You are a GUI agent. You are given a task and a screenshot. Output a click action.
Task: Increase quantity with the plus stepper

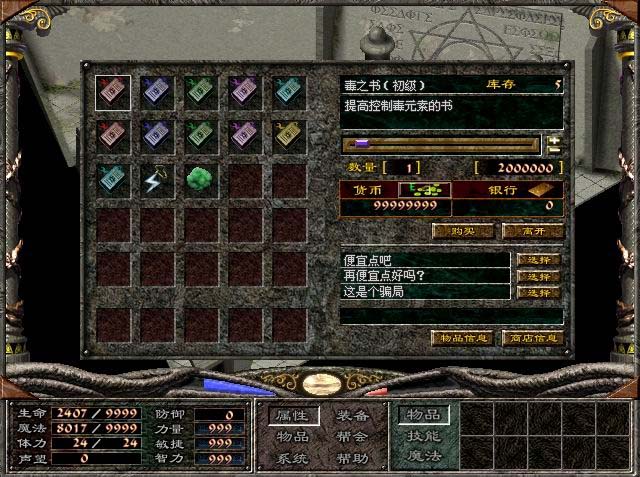(554, 140)
